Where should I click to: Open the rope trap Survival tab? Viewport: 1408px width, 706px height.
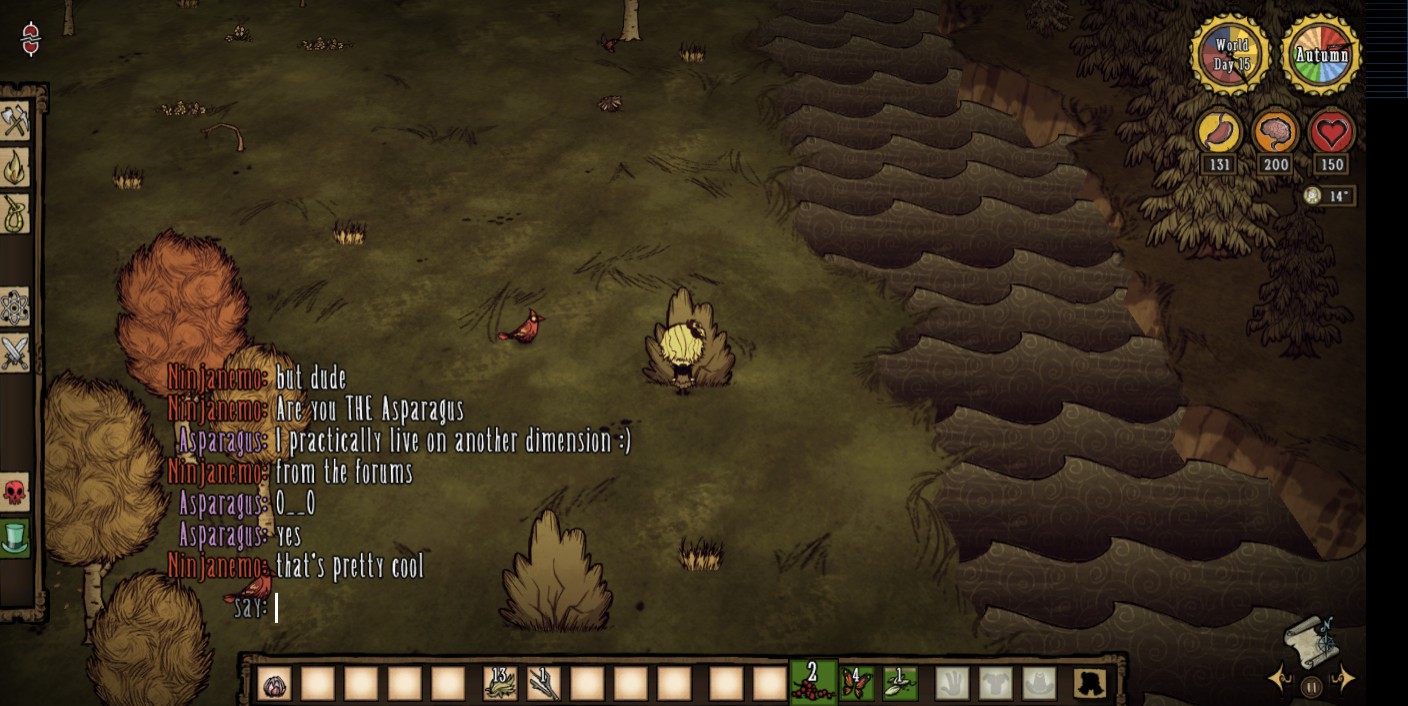point(14,213)
